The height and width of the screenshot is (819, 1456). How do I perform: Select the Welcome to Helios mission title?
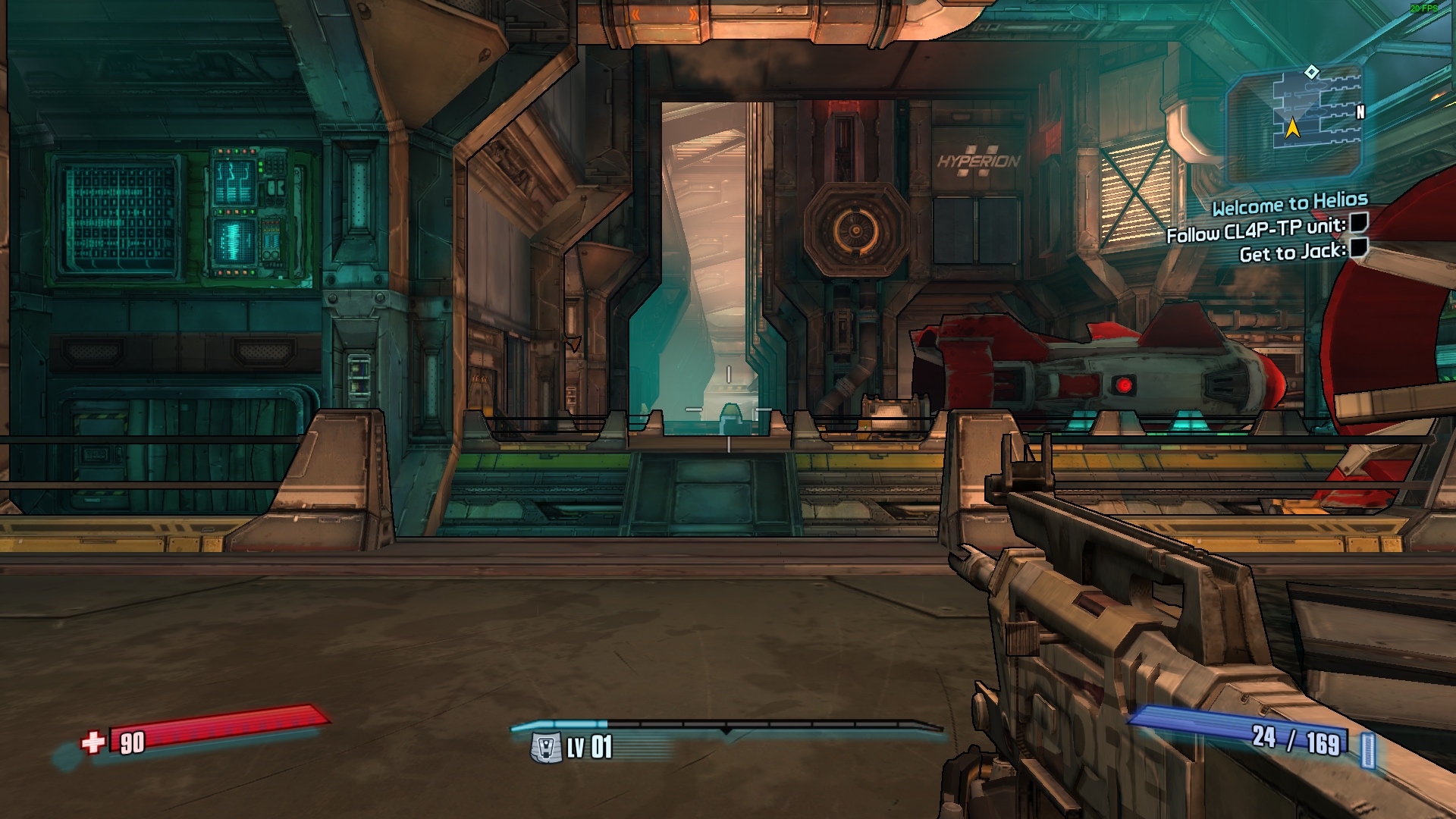click(x=1289, y=203)
